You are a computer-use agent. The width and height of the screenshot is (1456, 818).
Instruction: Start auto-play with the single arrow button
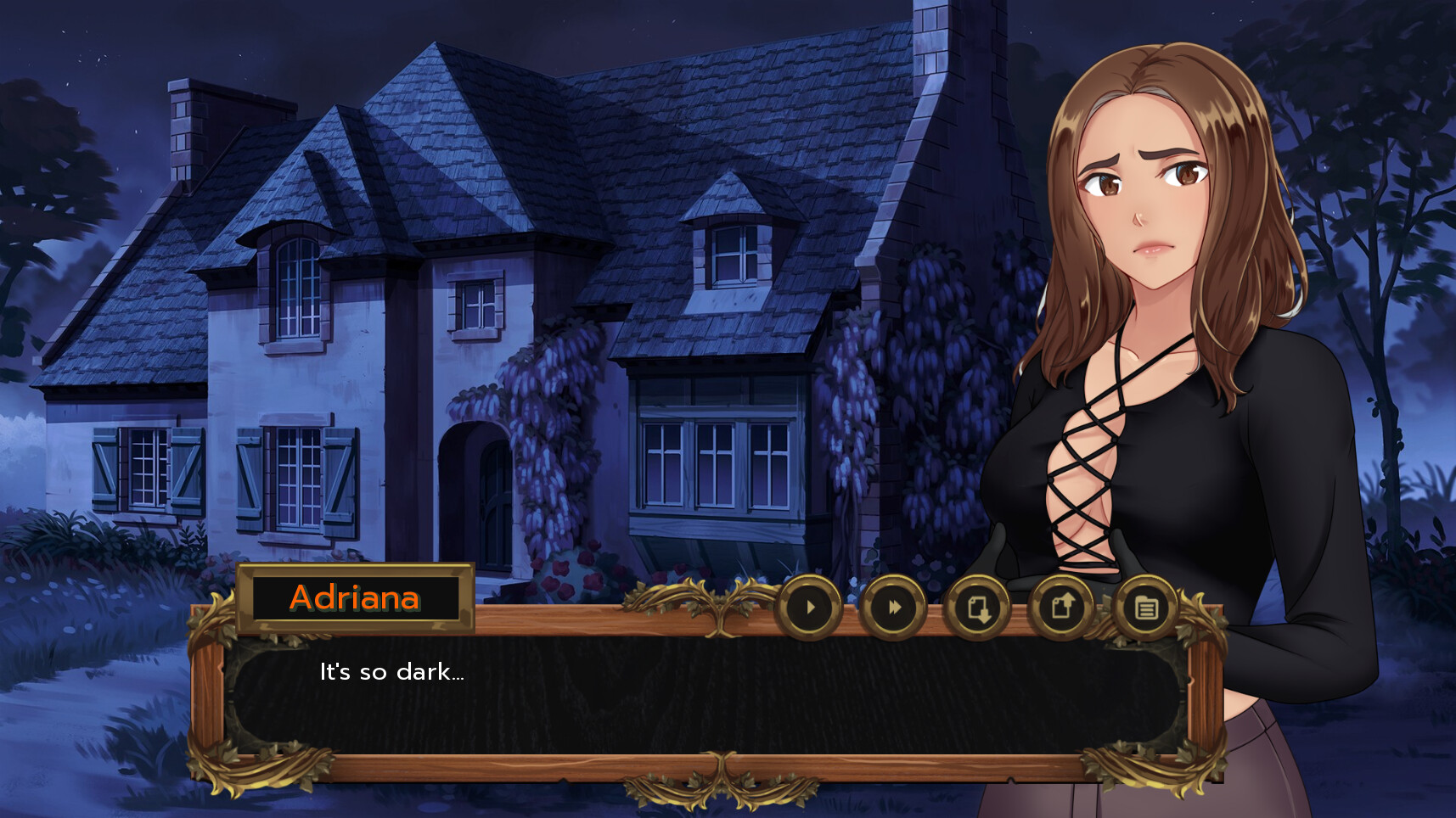click(x=809, y=608)
